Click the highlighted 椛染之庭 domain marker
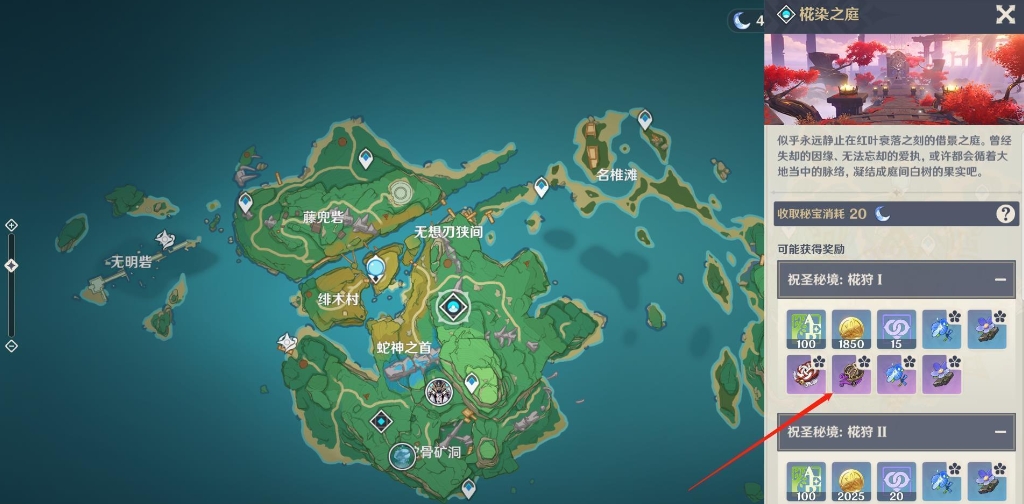The height and width of the screenshot is (504, 1024). (453, 307)
